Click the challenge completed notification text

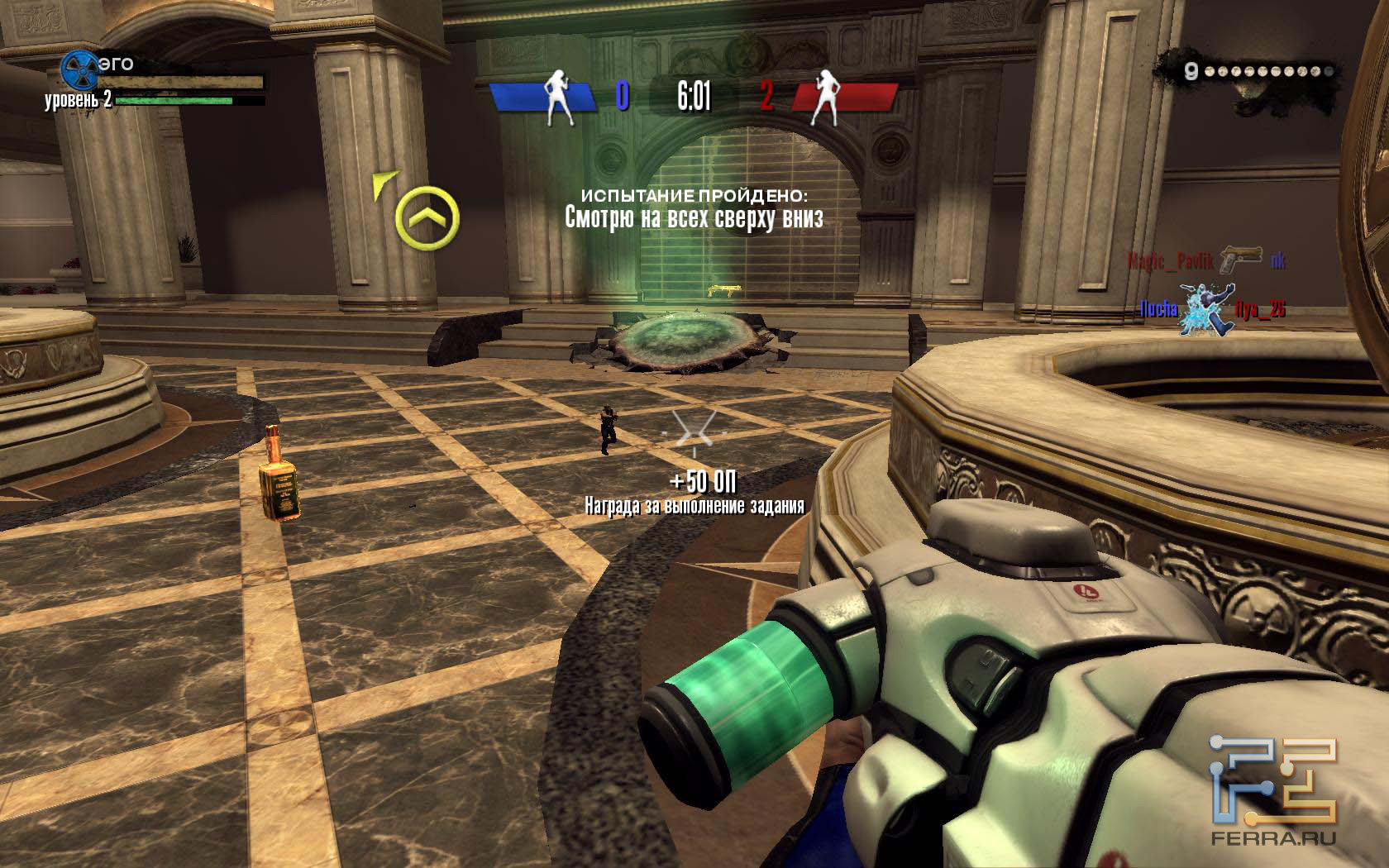[x=694, y=209]
